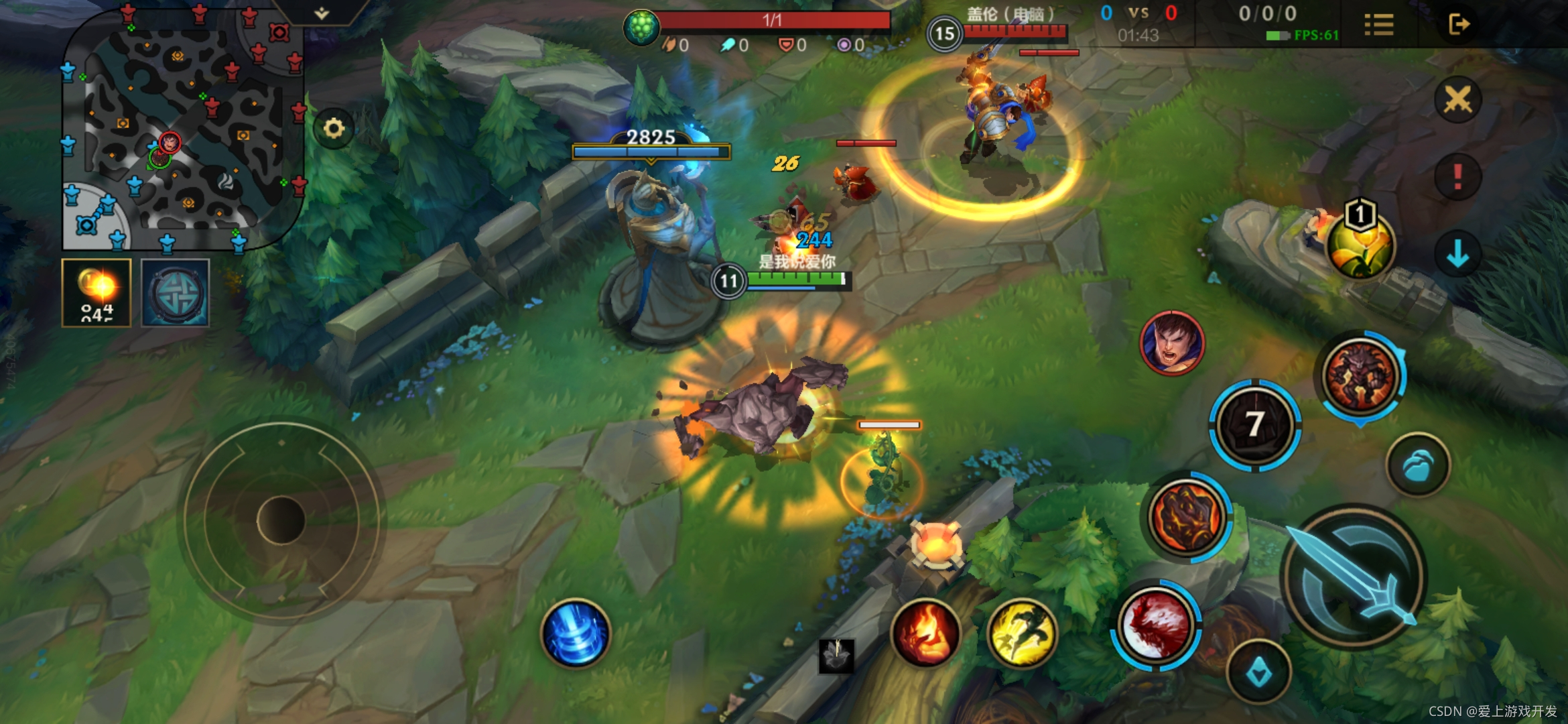This screenshot has width=1568, height=724.
Task: Open the scoreboard list icon
Action: coord(1379,25)
